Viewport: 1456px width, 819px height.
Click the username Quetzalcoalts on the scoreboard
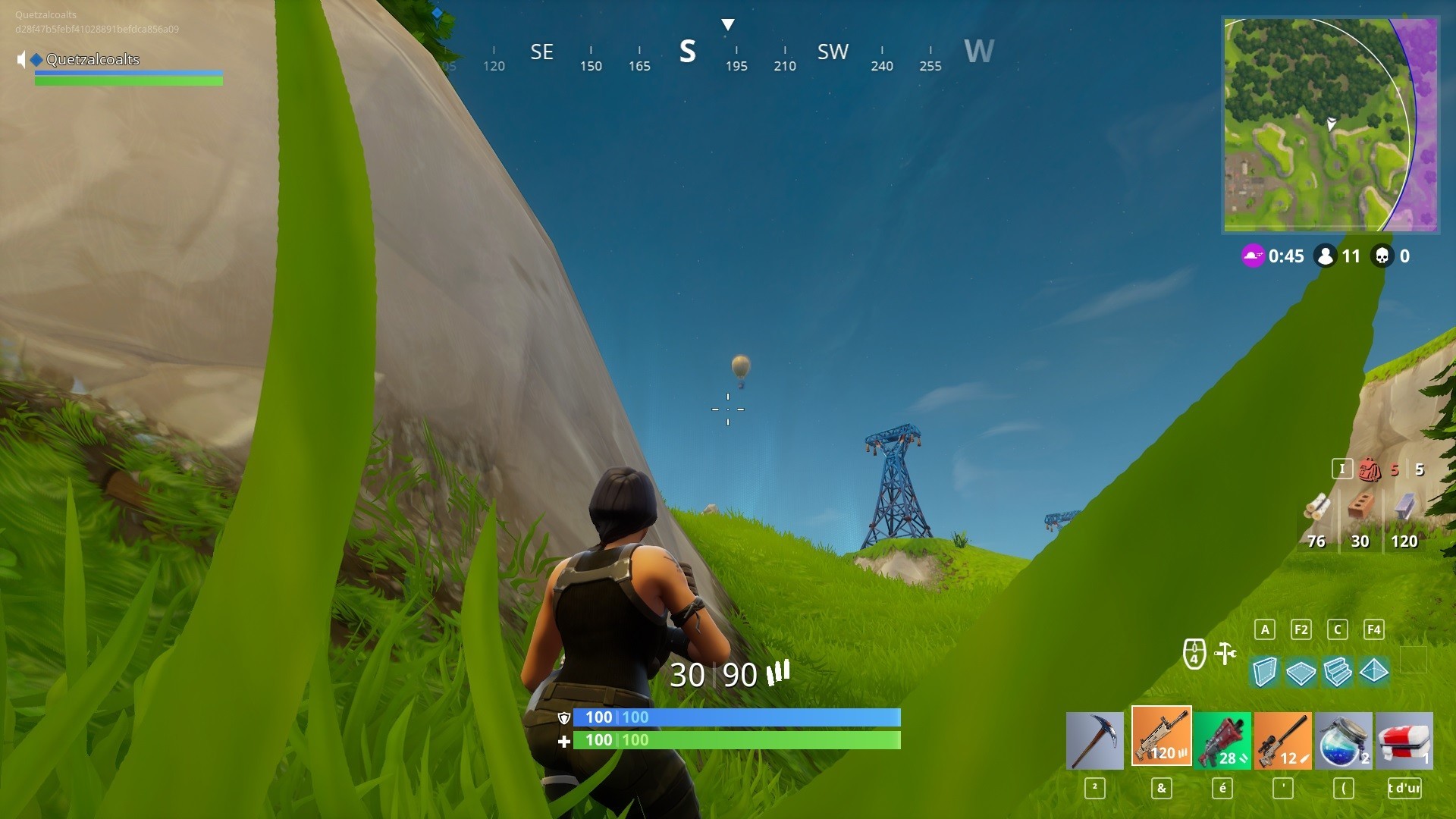click(x=92, y=59)
